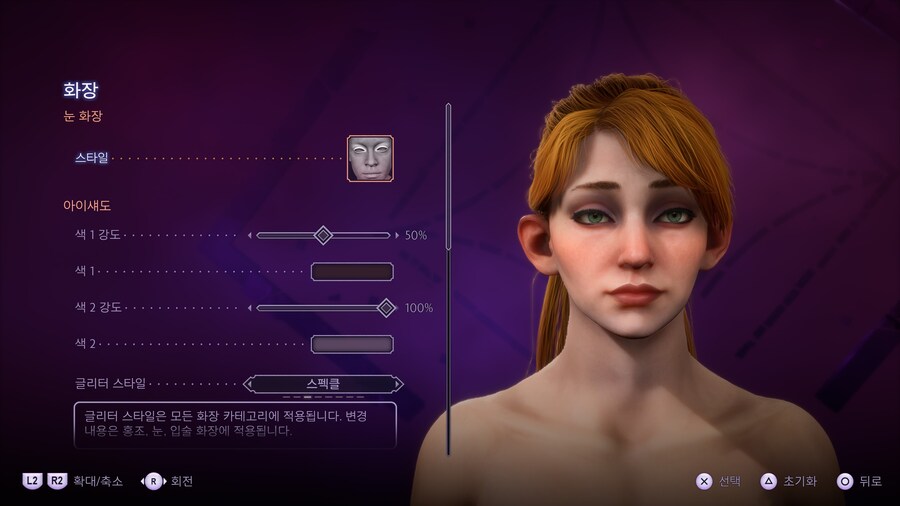The width and height of the screenshot is (900, 506).
Task: Increase 색 1 강도 with right arrow
Action: coord(397,236)
